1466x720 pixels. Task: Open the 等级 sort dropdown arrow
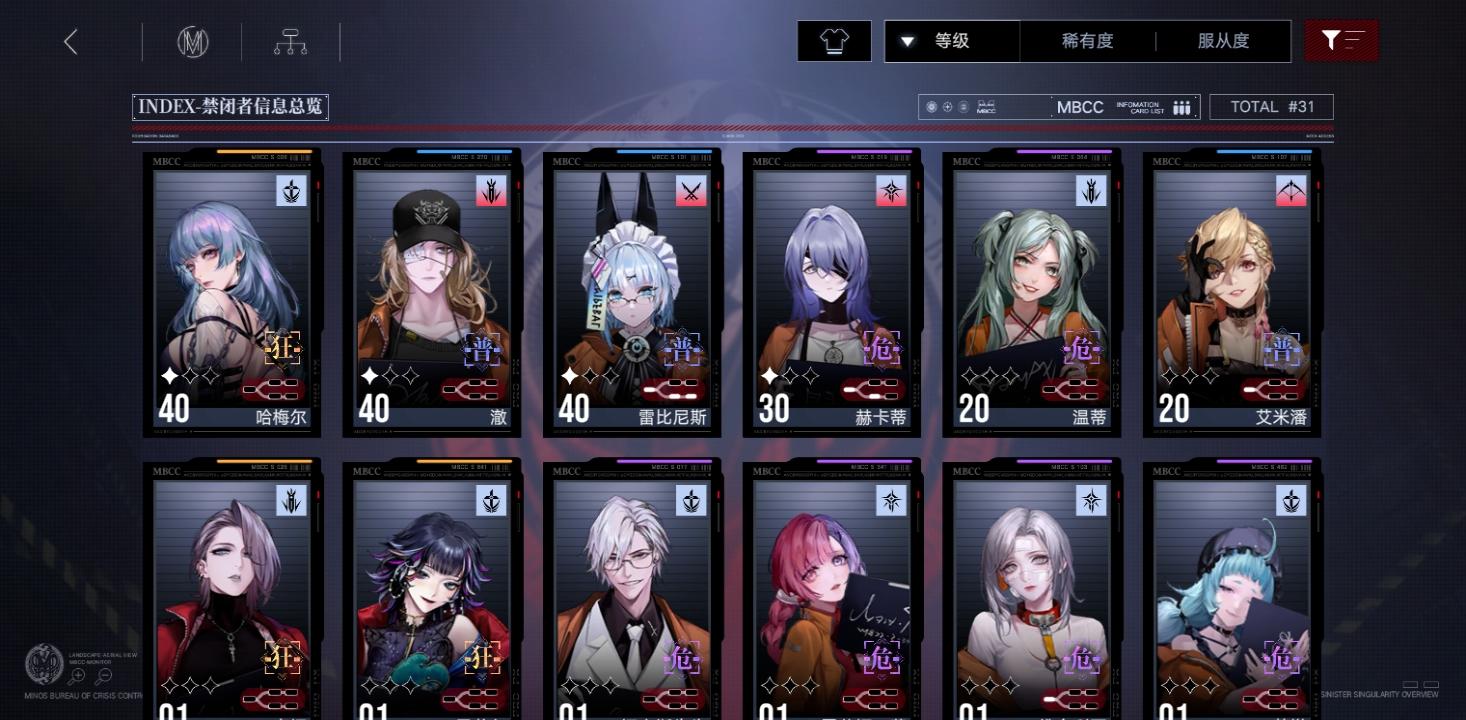point(909,41)
